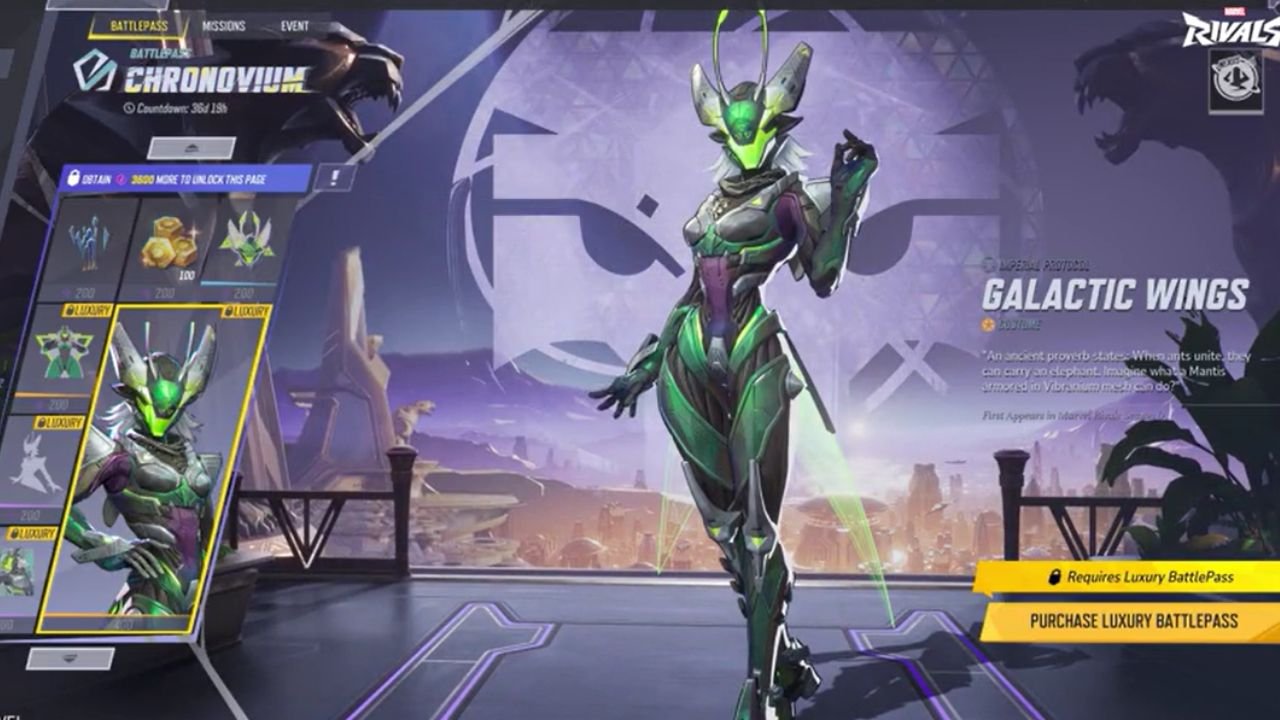Click the countdown clock icon
Image resolution: width=1280 pixels, height=720 pixels.
pos(129,107)
